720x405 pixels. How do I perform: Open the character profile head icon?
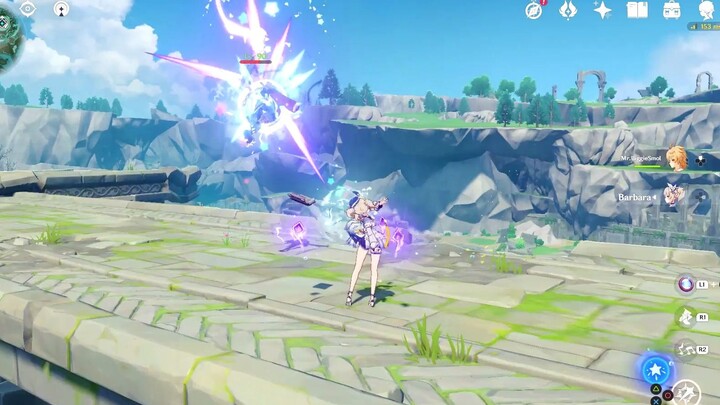(704, 10)
